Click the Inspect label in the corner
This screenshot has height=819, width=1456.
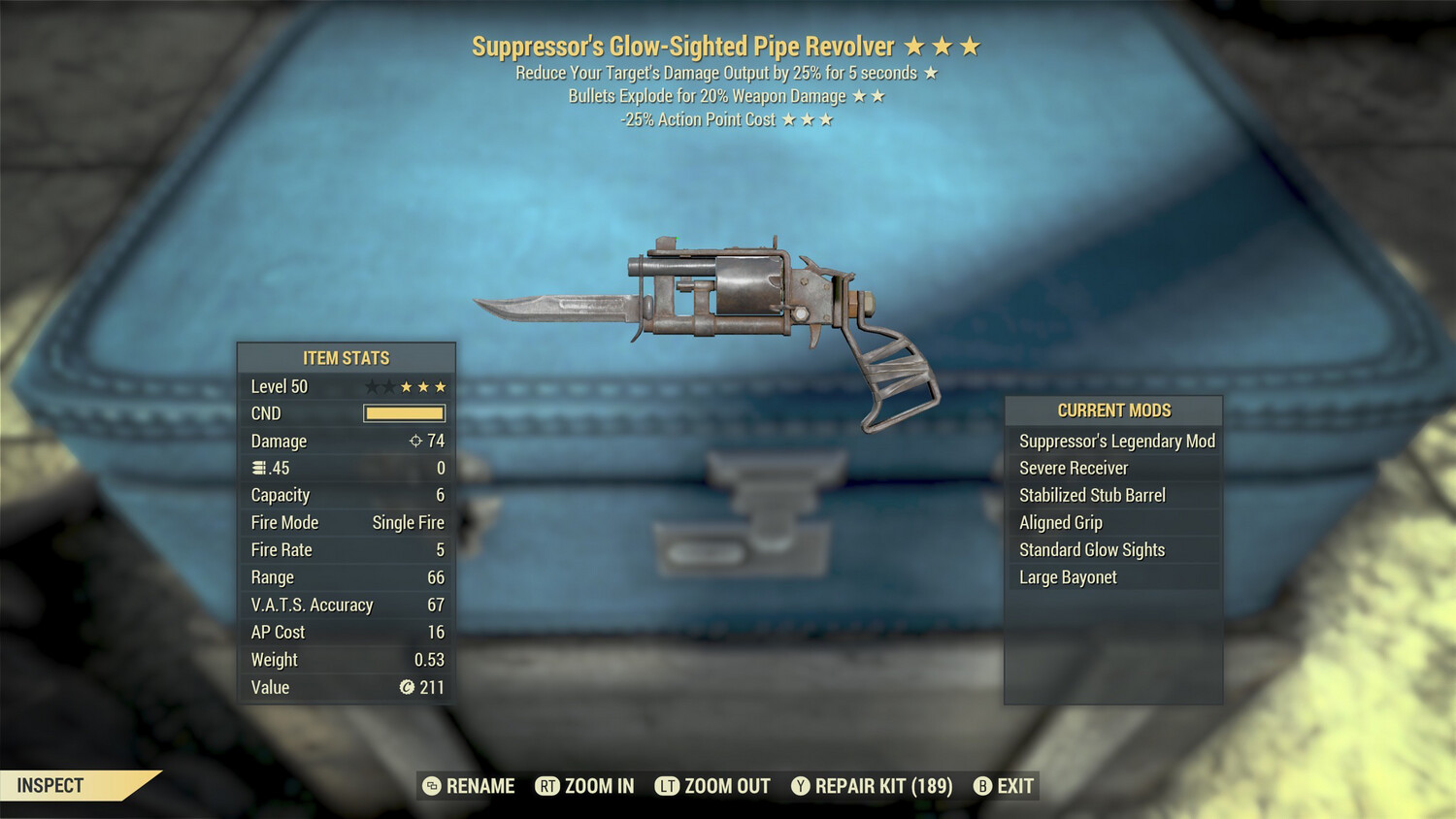(x=50, y=785)
